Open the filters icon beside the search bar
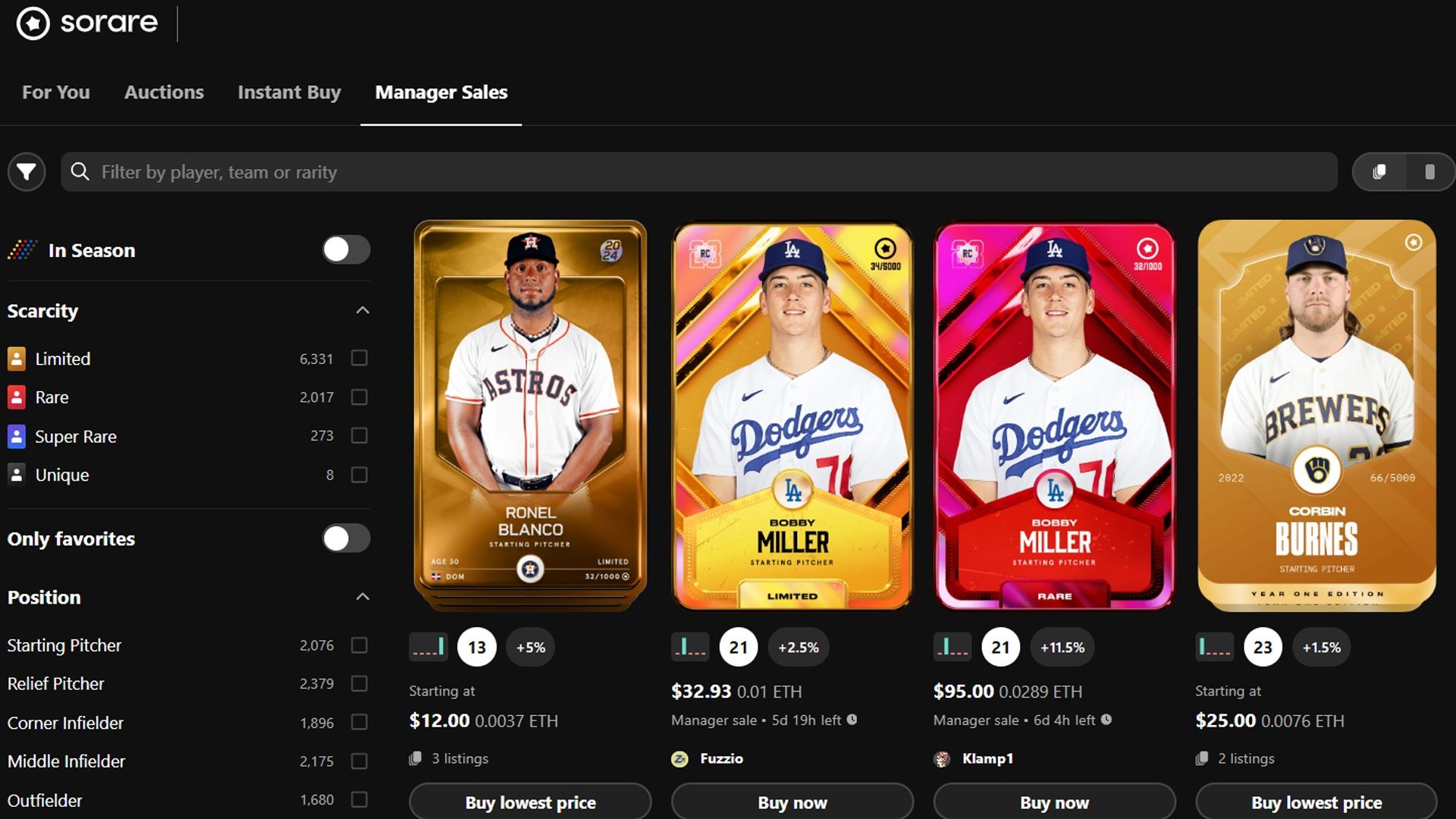1456x819 pixels. coord(26,171)
